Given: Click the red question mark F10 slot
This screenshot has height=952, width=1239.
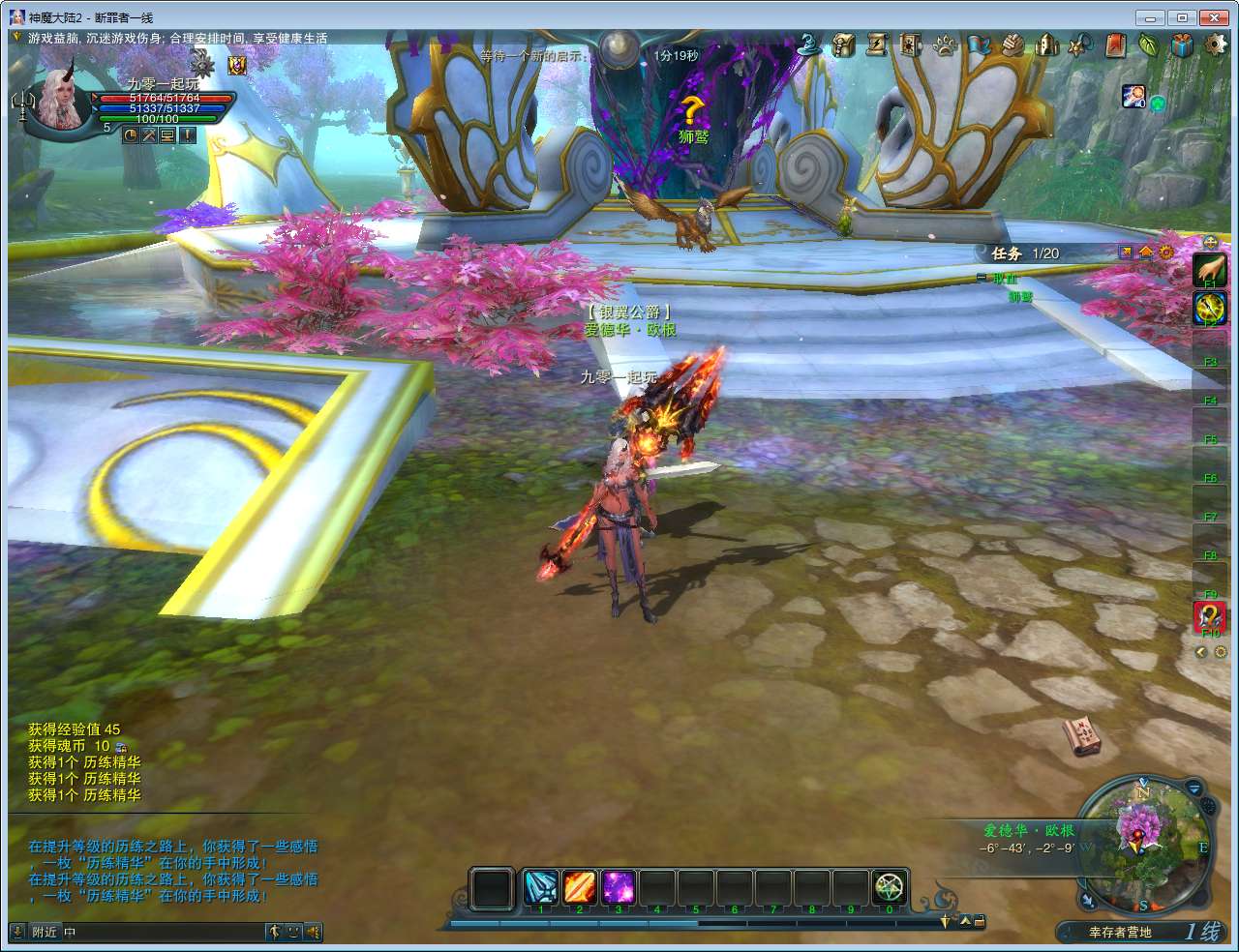Looking at the screenshot, I should click(x=1209, y=616).
